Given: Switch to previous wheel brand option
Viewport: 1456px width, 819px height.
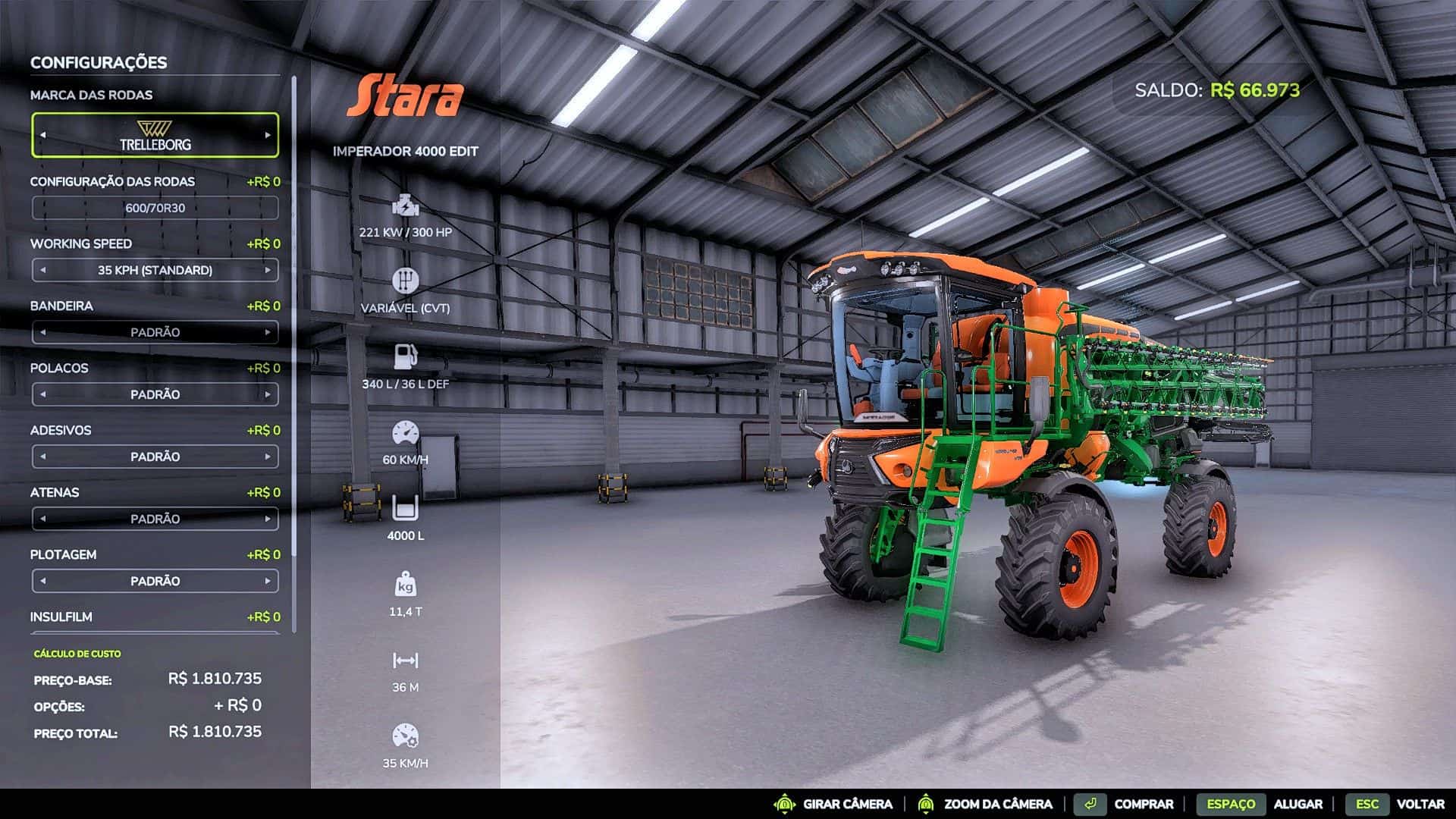Looking at the screenshot, I should pos(43,135).
